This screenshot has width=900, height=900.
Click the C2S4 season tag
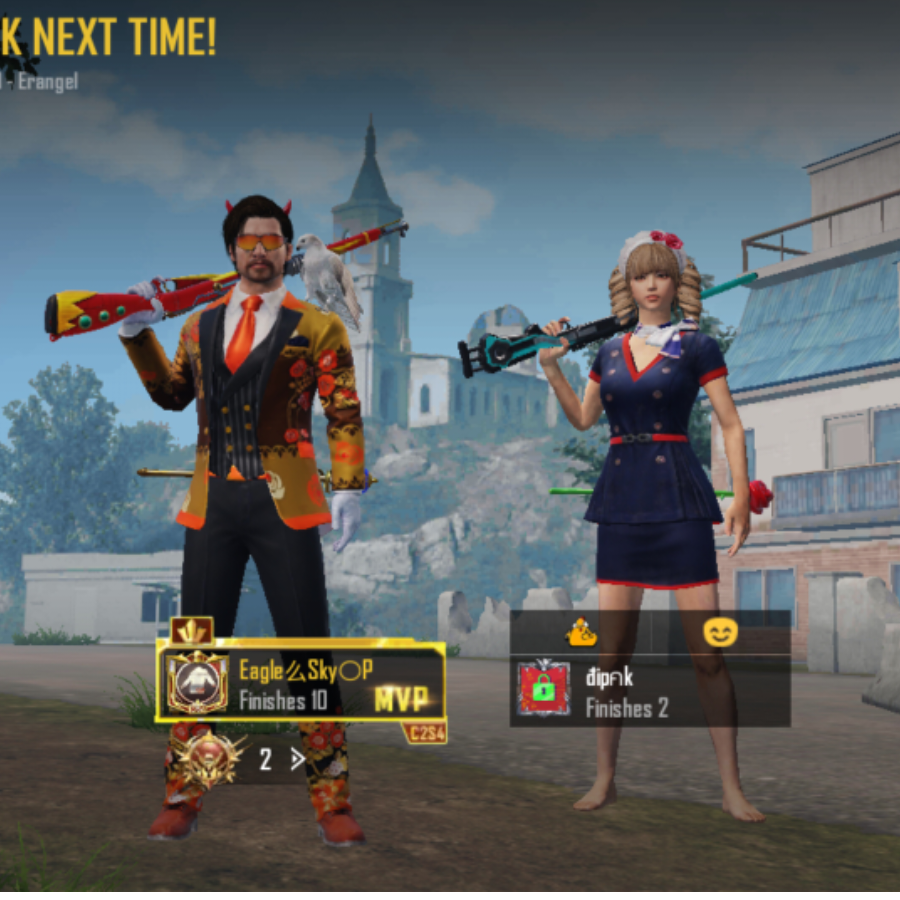(424, 733)
